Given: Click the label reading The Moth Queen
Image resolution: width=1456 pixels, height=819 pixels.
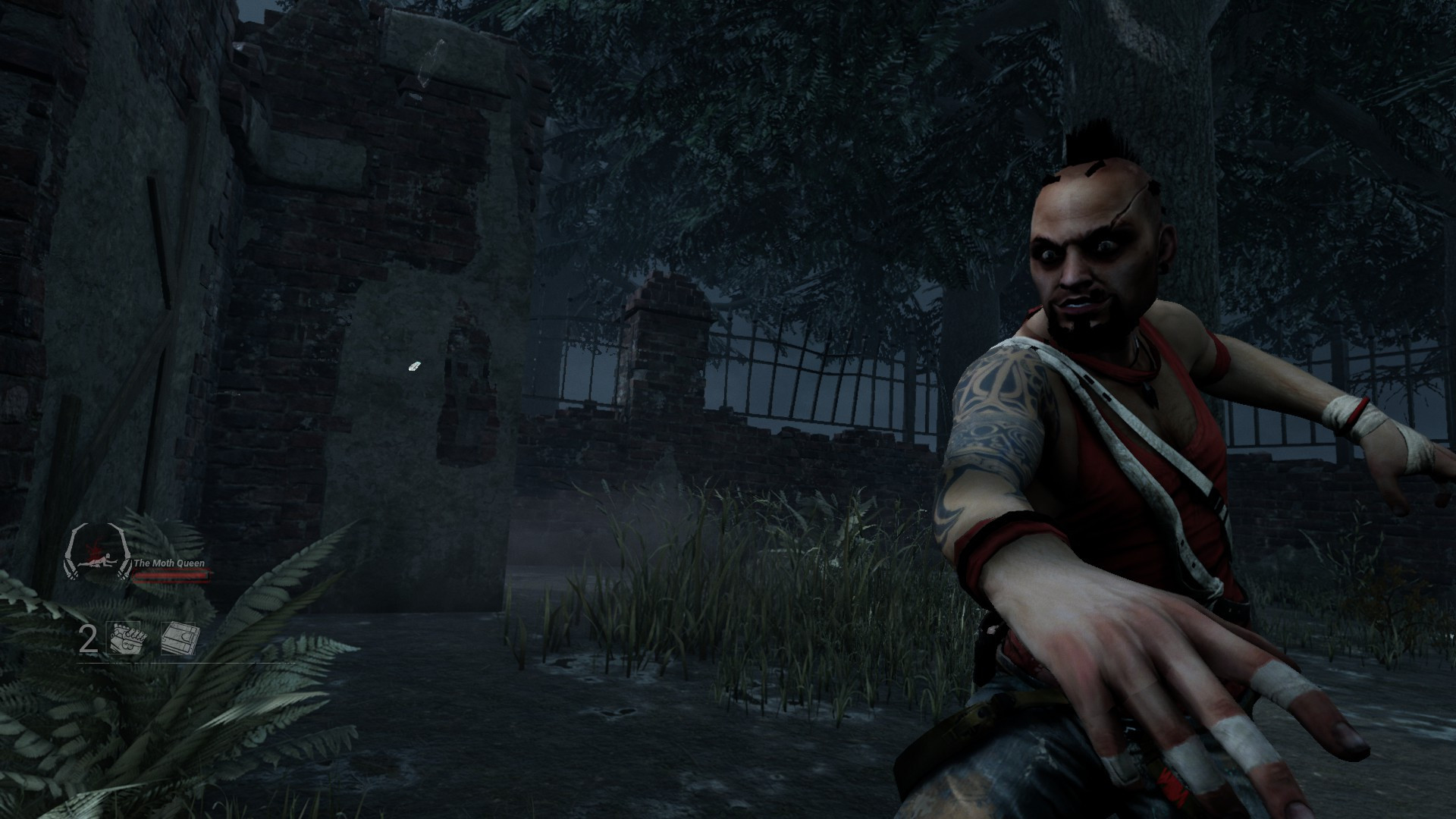Looking at the screenshot, I should (169, 563).
